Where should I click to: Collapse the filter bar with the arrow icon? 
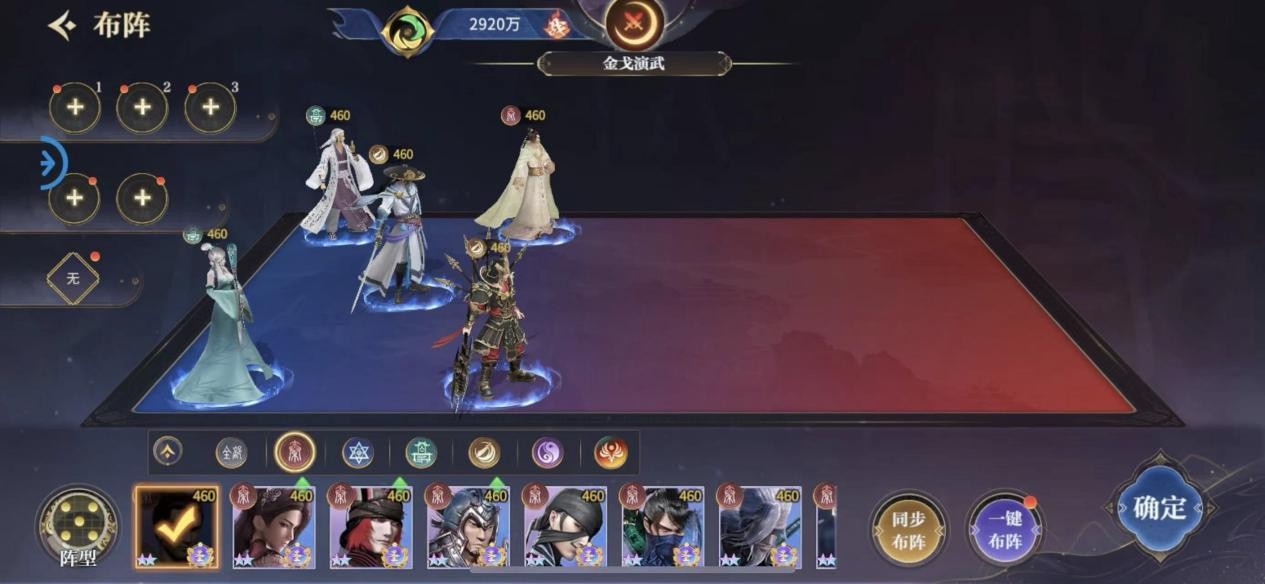tap(167, 452)
